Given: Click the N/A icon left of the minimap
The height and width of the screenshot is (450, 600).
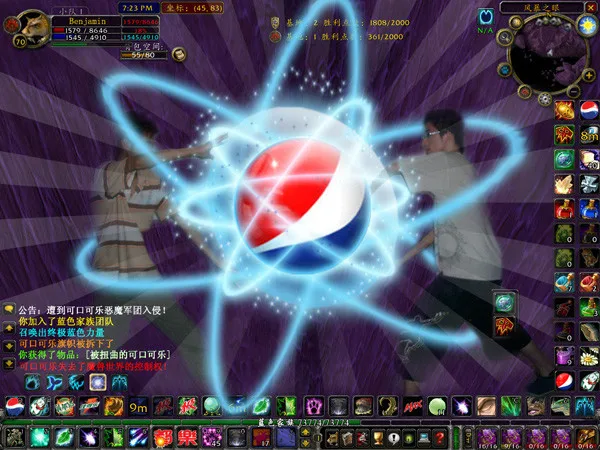Looking at the screenshot, I should coord(487,17).
